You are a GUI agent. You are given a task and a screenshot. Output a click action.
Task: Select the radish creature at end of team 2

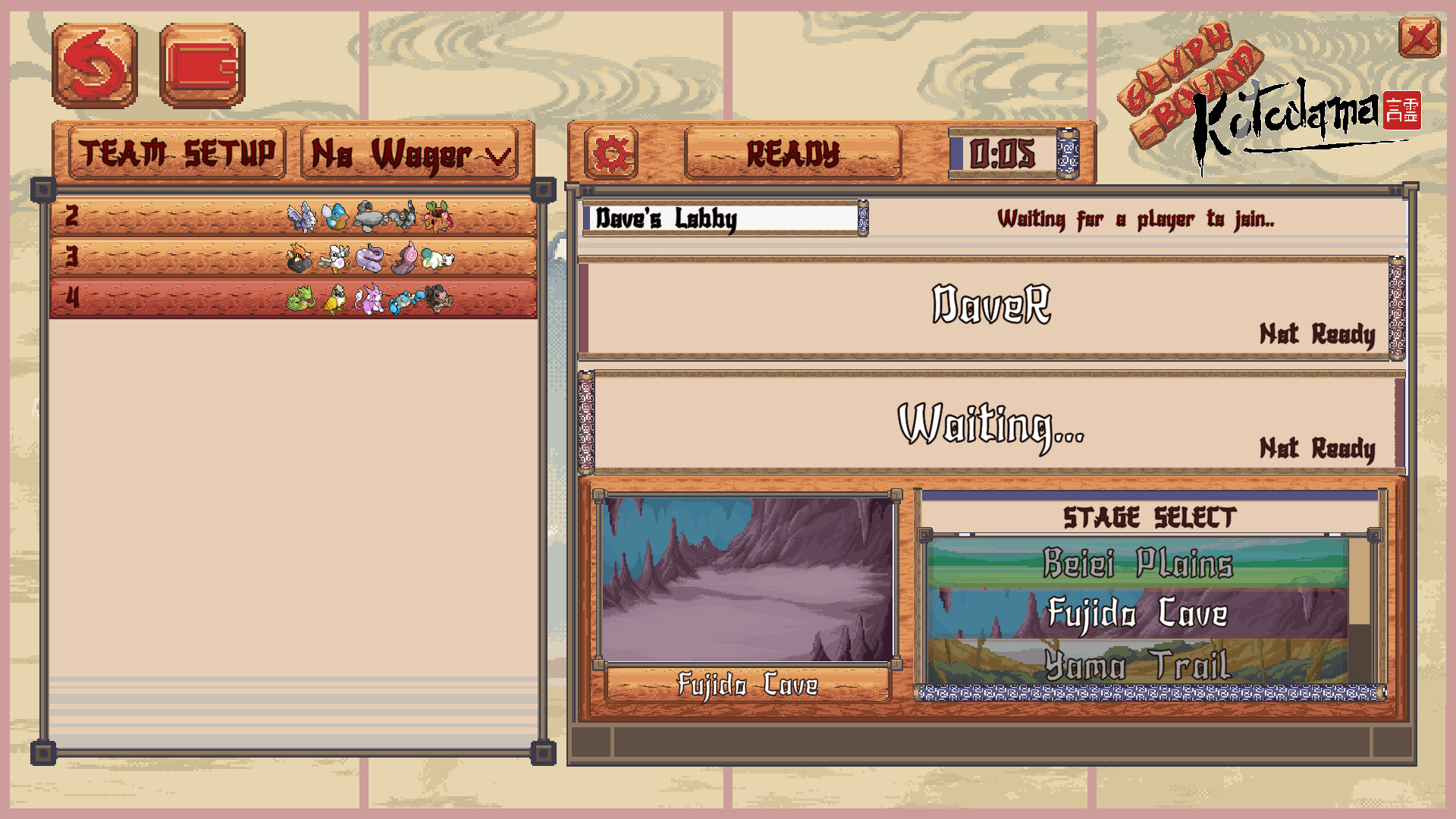click(438, 218)
